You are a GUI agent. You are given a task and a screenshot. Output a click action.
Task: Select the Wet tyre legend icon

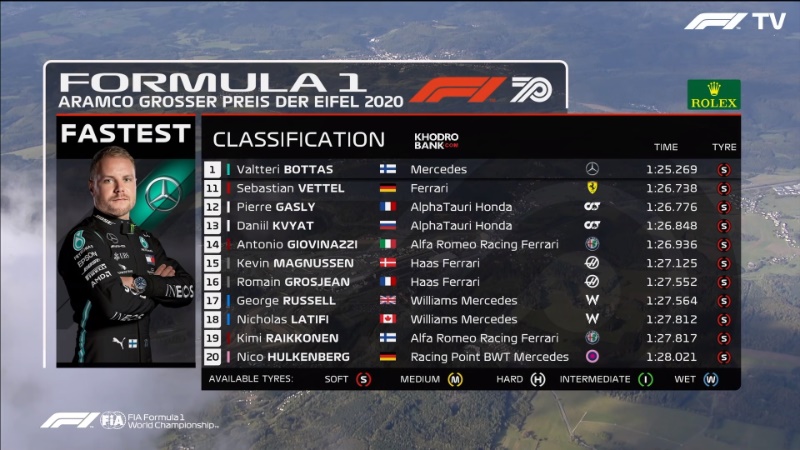tap(710, 380)
